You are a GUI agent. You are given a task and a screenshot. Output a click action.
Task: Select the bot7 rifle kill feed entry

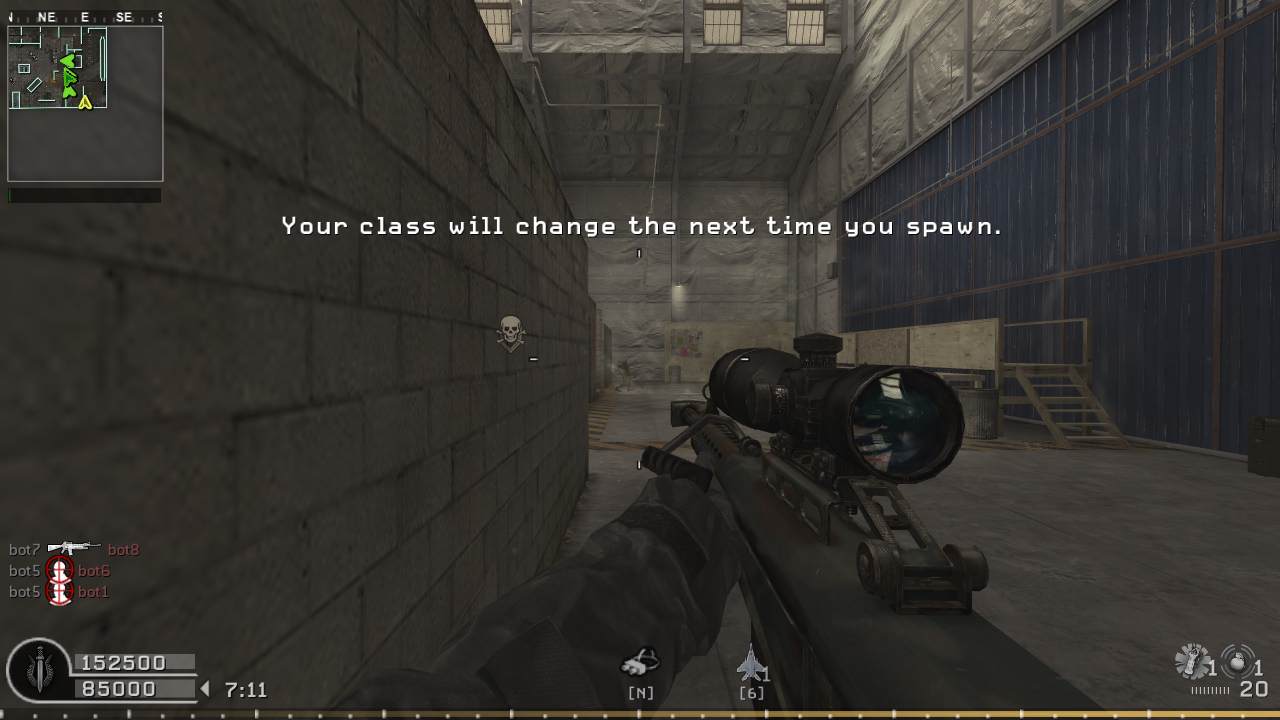(74, 549)
